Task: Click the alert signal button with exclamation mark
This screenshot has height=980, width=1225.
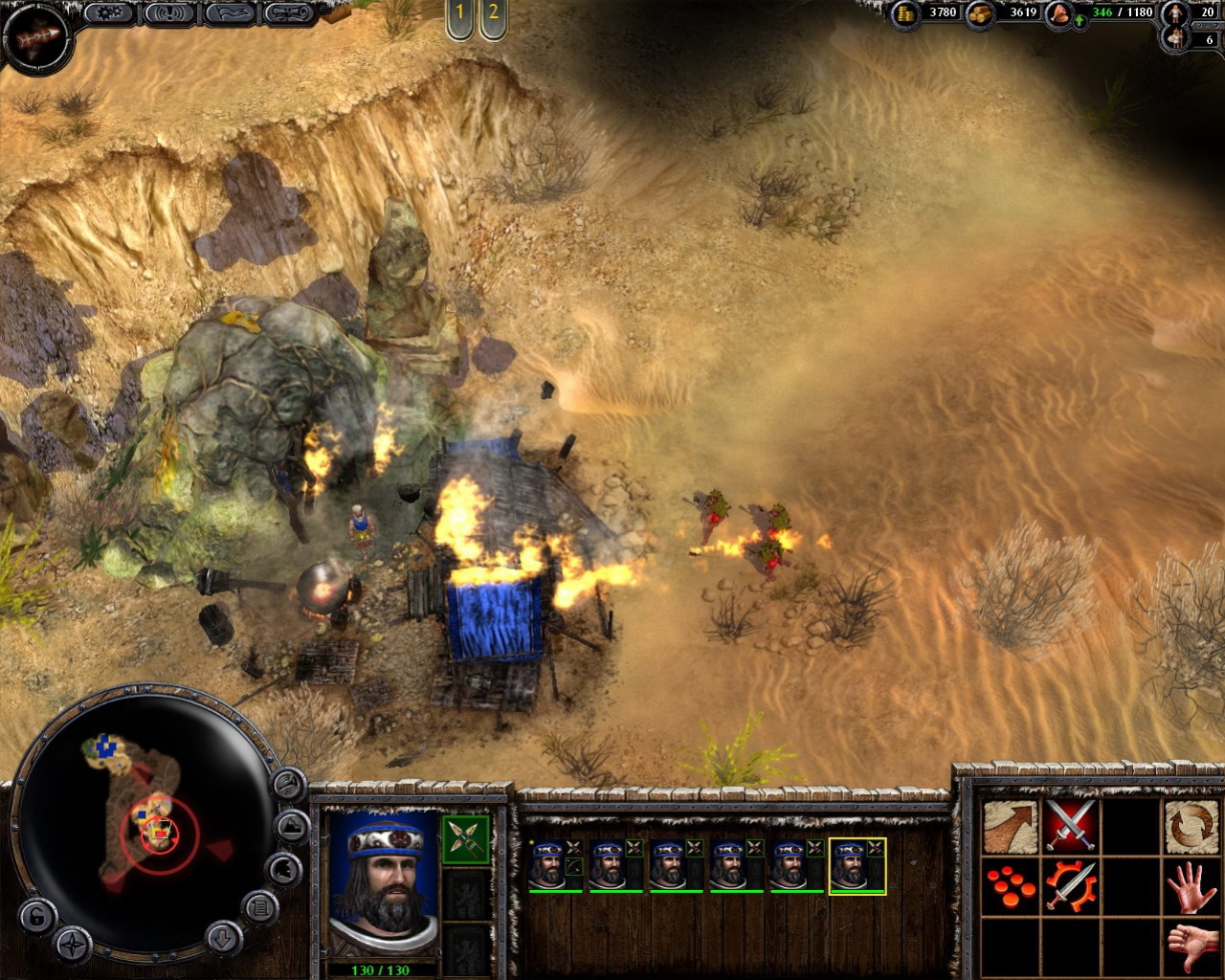Action: pyautogui.click(x=169, y=13)
